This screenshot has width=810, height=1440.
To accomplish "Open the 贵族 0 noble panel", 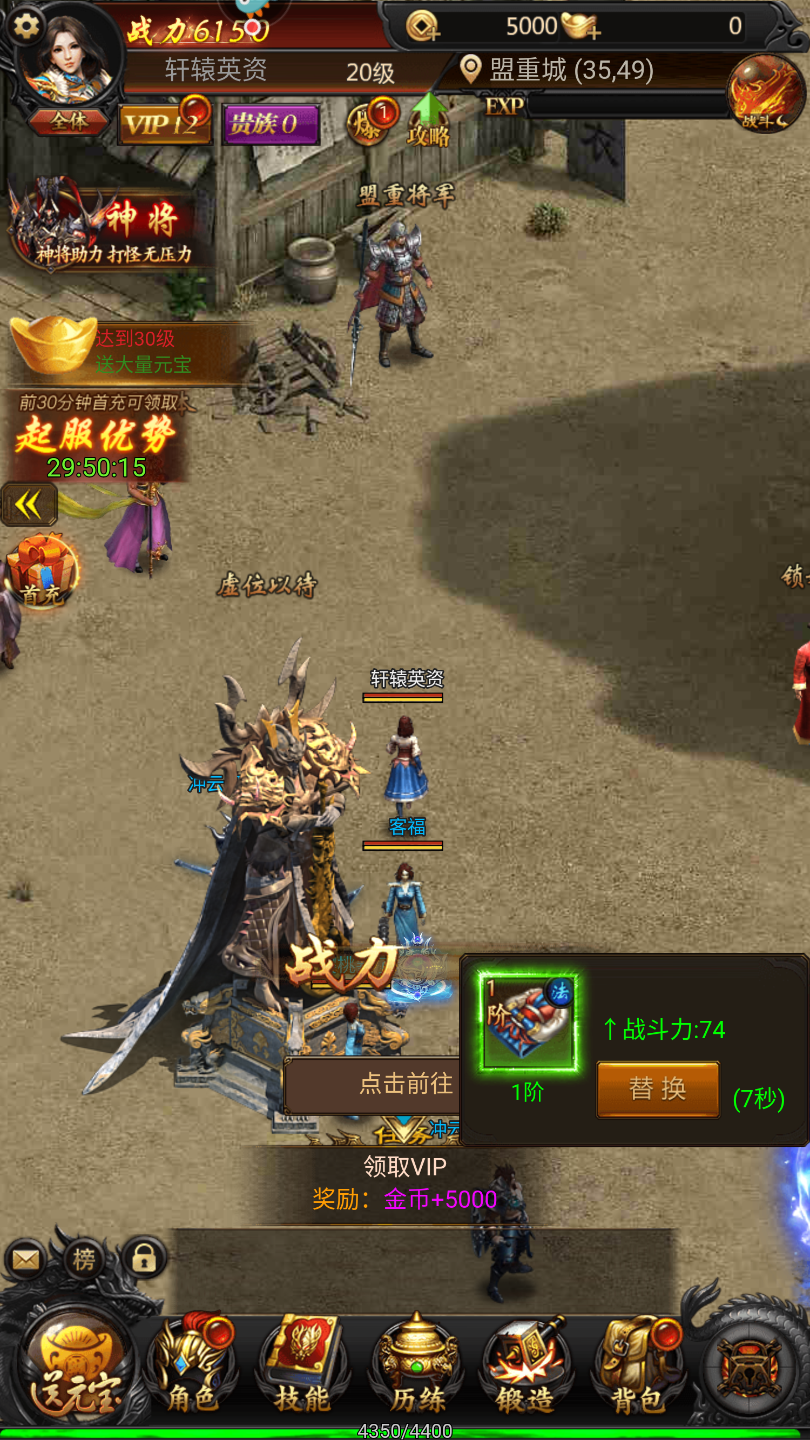I will 270,125.
